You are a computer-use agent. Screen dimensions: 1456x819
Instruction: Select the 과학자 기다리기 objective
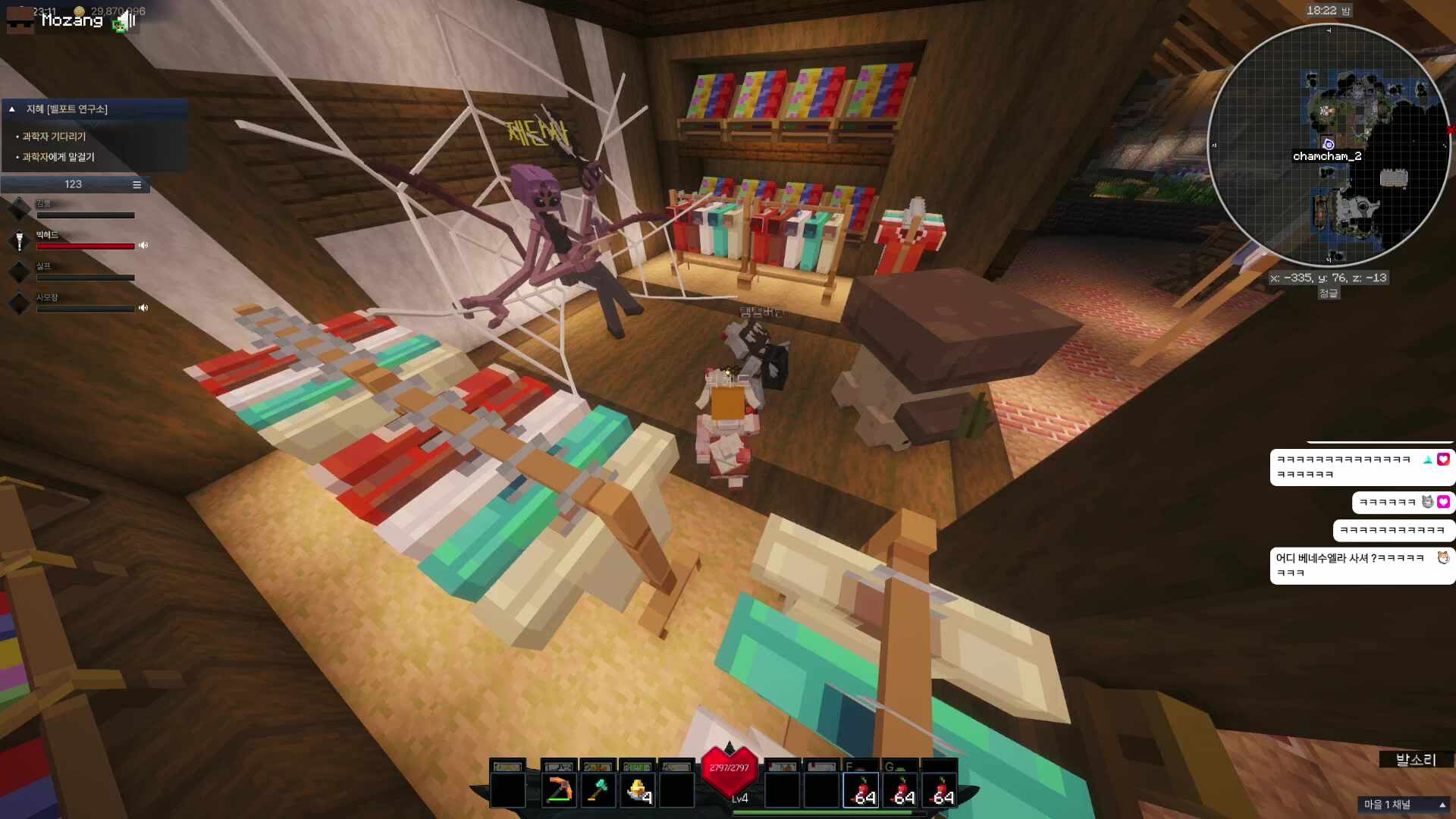coord(54,136)
